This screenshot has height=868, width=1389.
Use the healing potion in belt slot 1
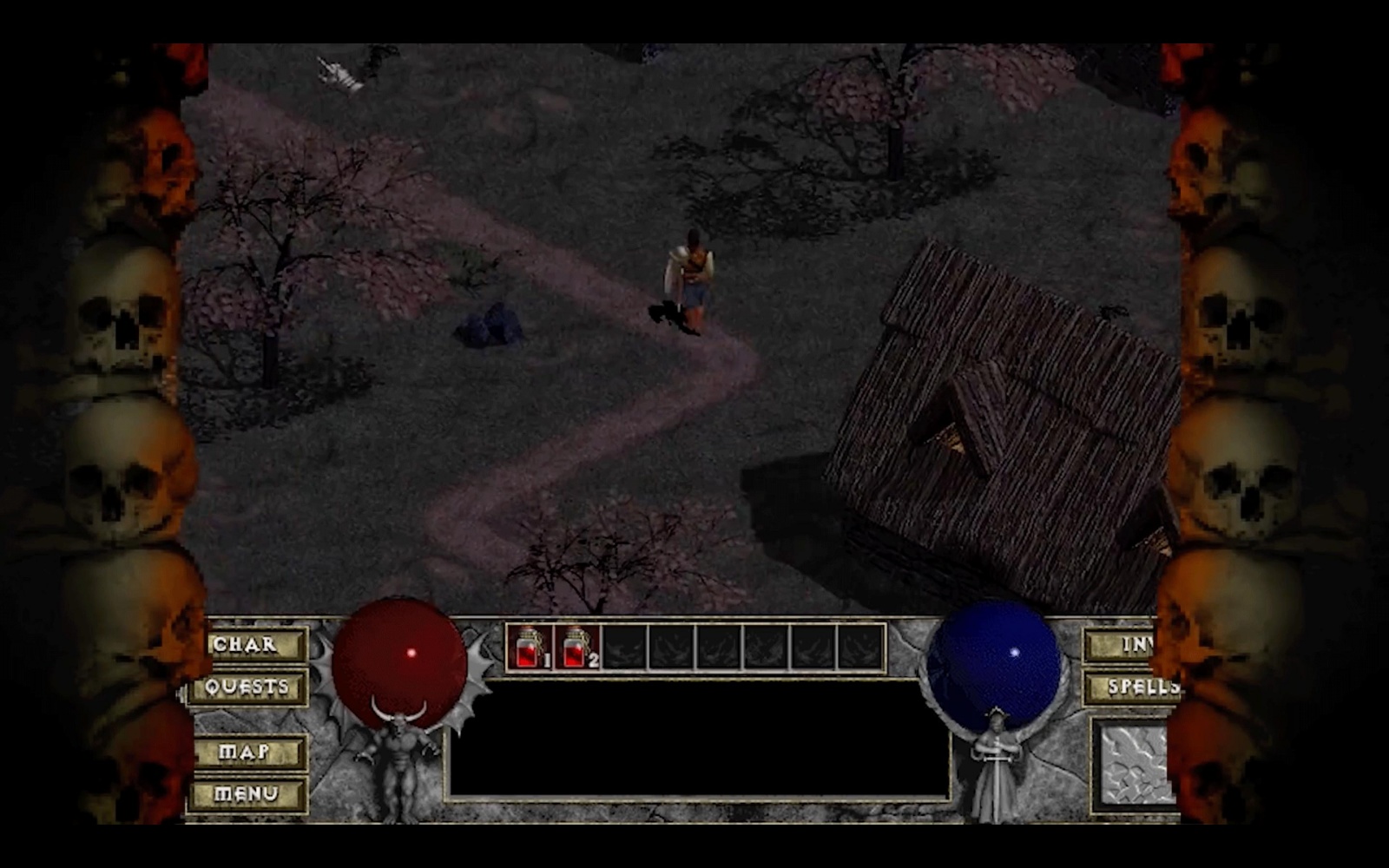(530, 648)
